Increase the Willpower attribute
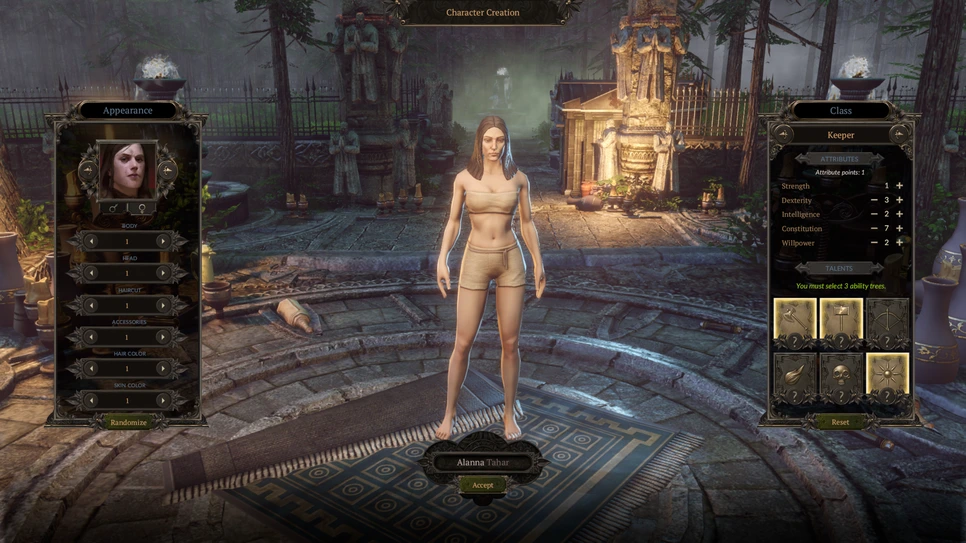The height and width of the screenshot is (543, 966). (x=899, y=243)
